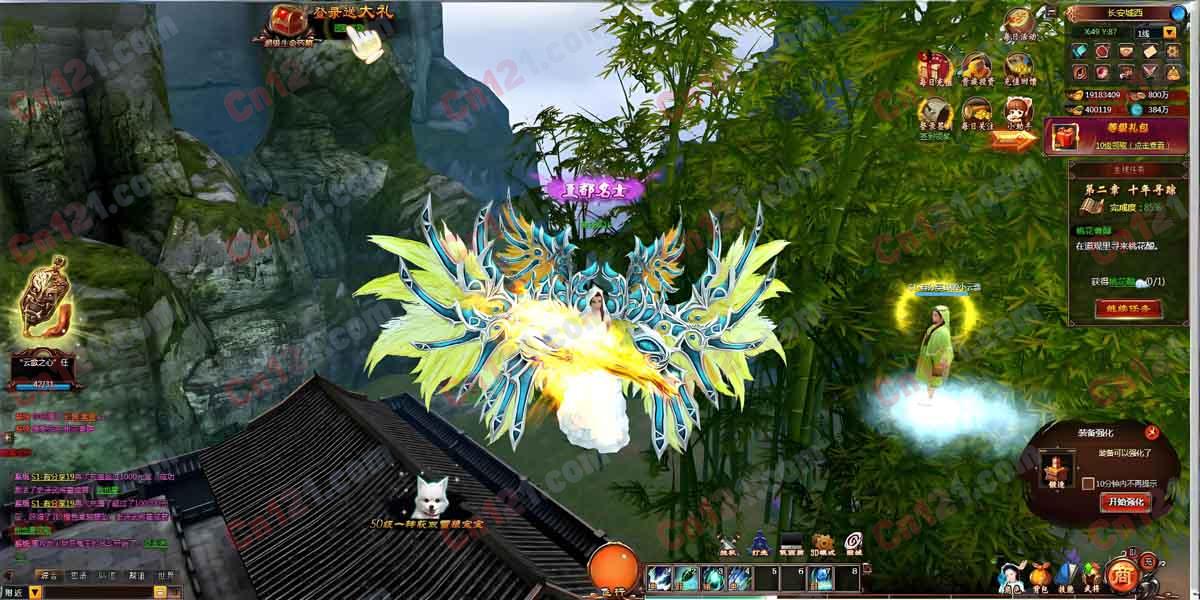Open the 商 shop round button
Screen dimensions: 1200x600
coord(1118,574)
